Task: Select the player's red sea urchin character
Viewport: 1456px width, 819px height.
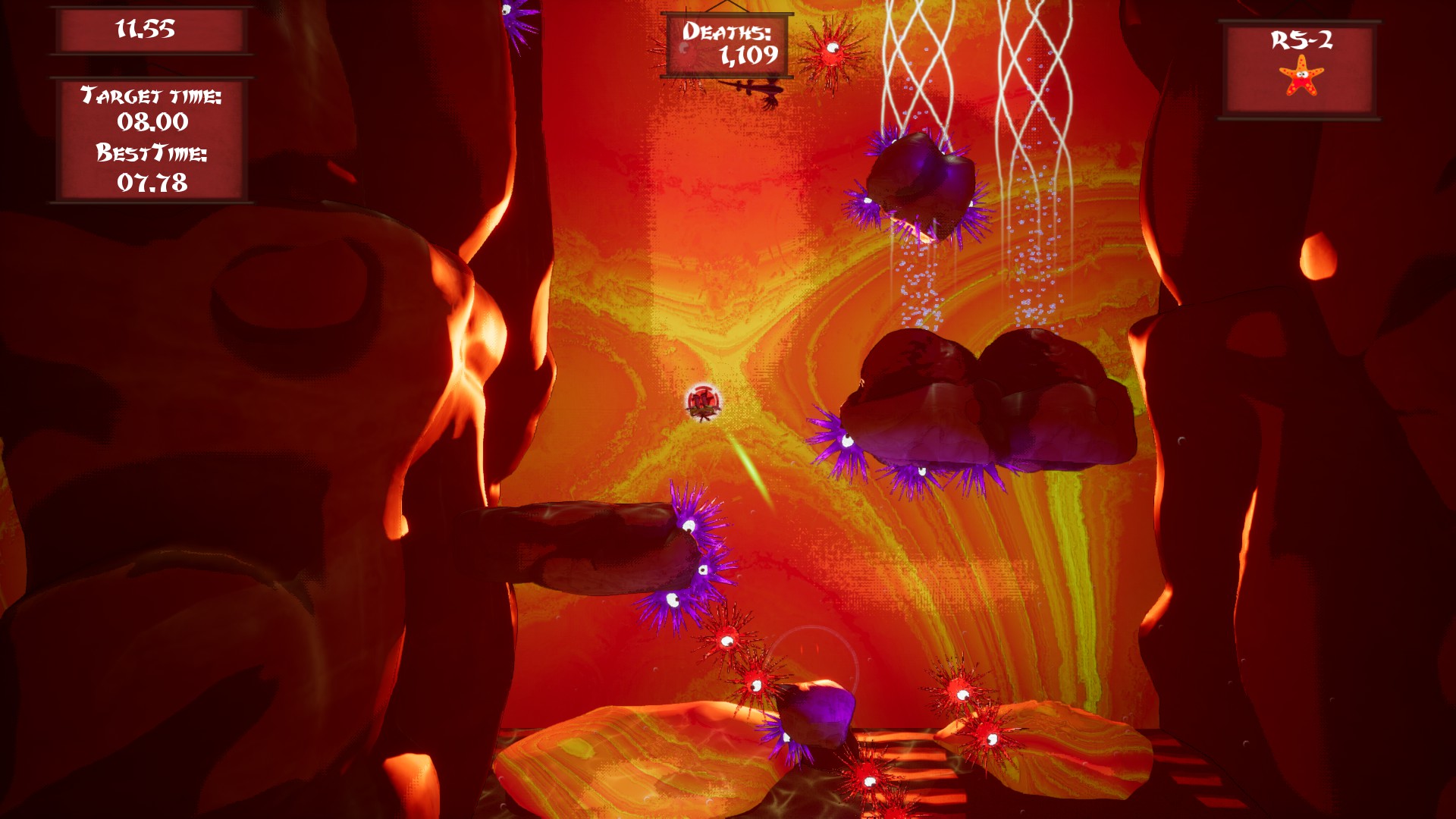Action: 704,400
